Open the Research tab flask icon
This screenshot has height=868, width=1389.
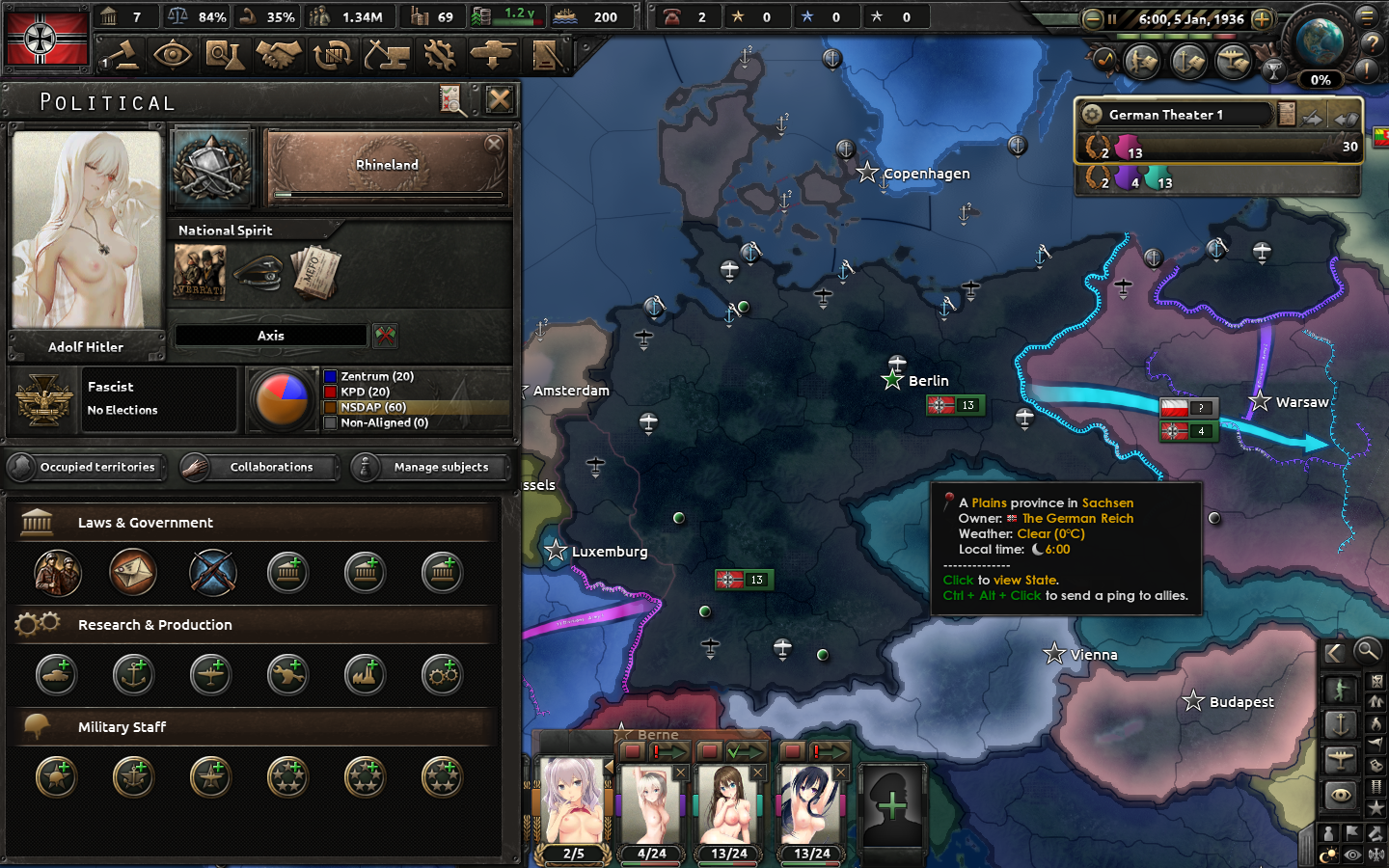[225, 55]
